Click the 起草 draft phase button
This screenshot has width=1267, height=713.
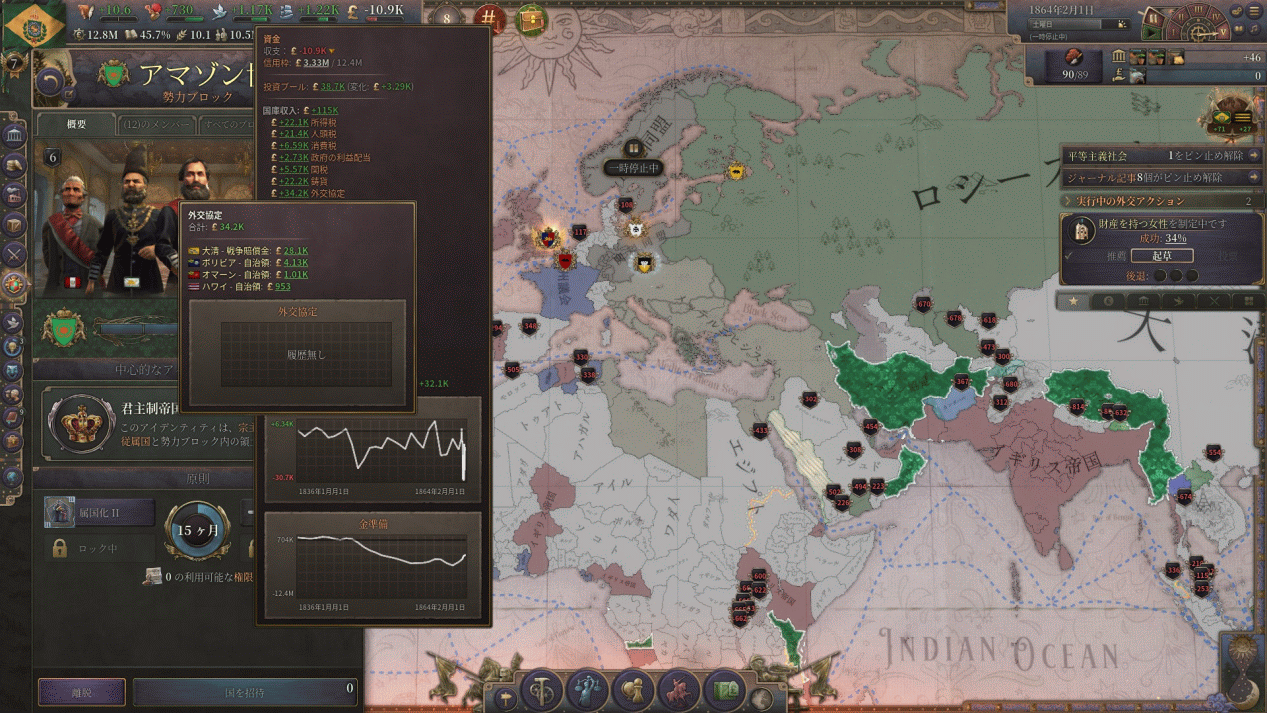click(x=1161, y=256)
